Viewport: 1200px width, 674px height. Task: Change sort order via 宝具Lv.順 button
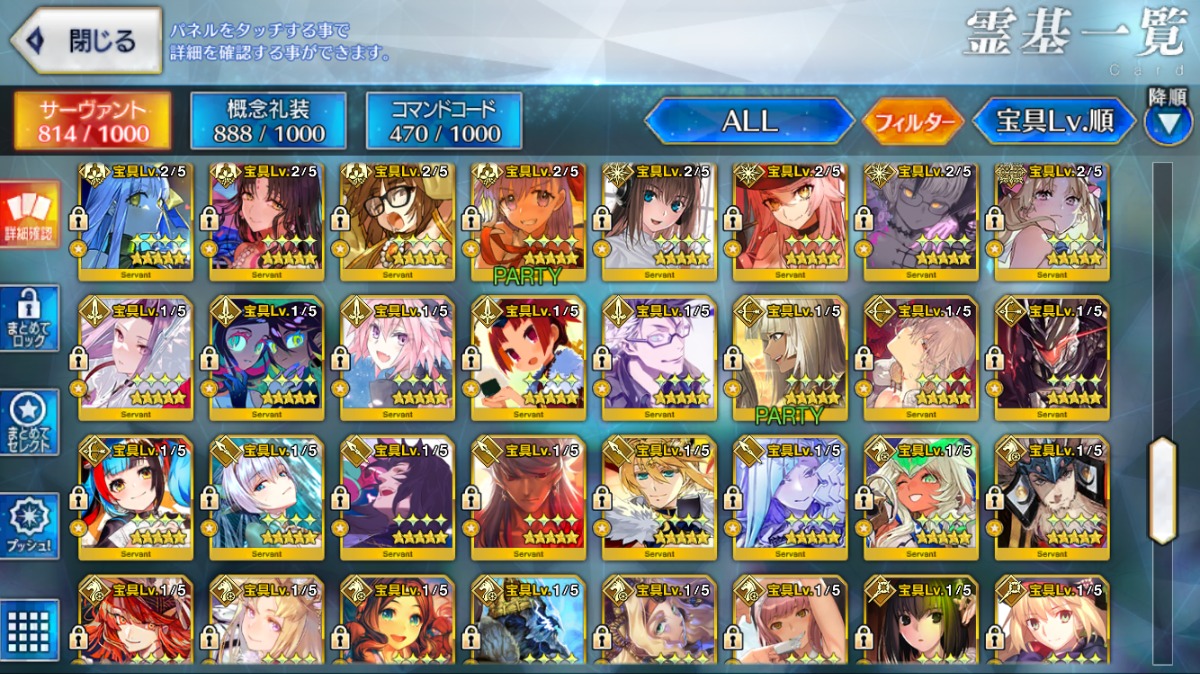[x=1054, y=122]
